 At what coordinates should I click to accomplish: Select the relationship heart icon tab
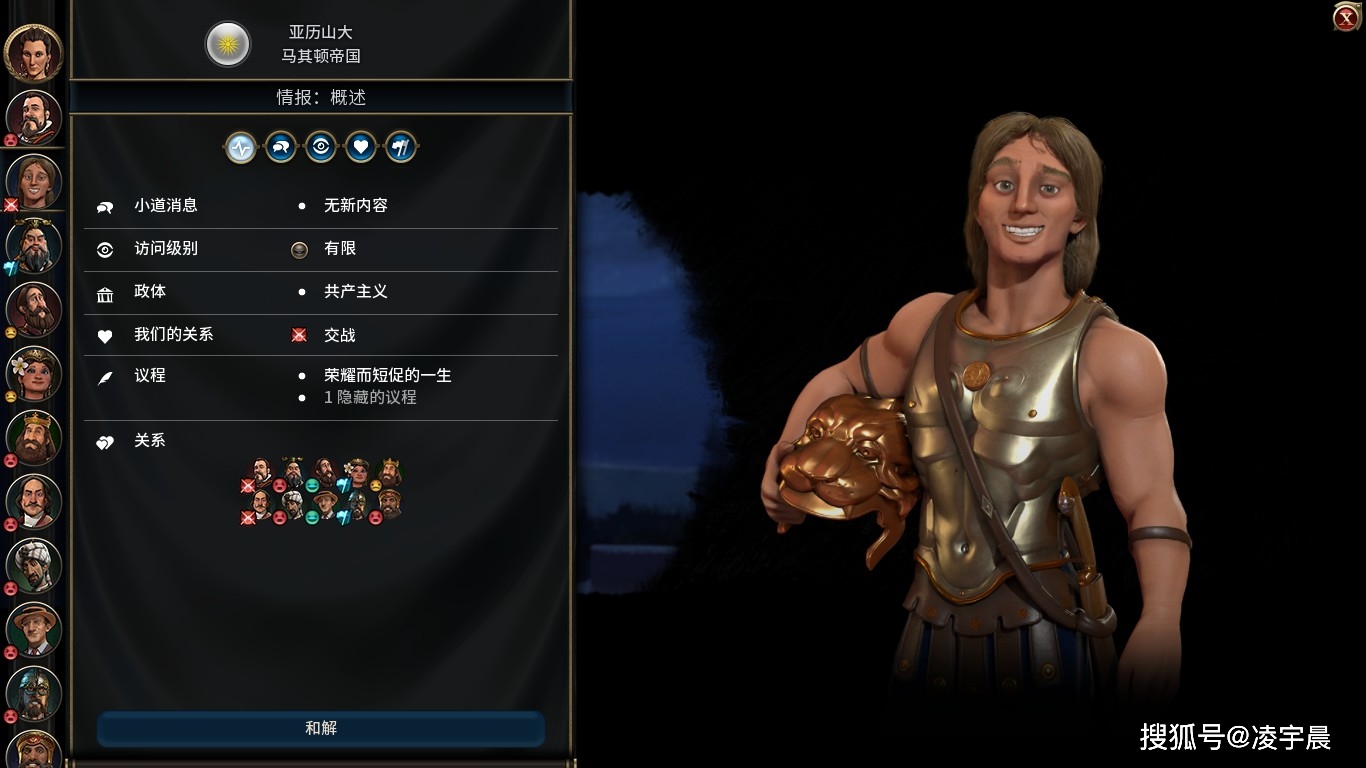tap(361, 147)
